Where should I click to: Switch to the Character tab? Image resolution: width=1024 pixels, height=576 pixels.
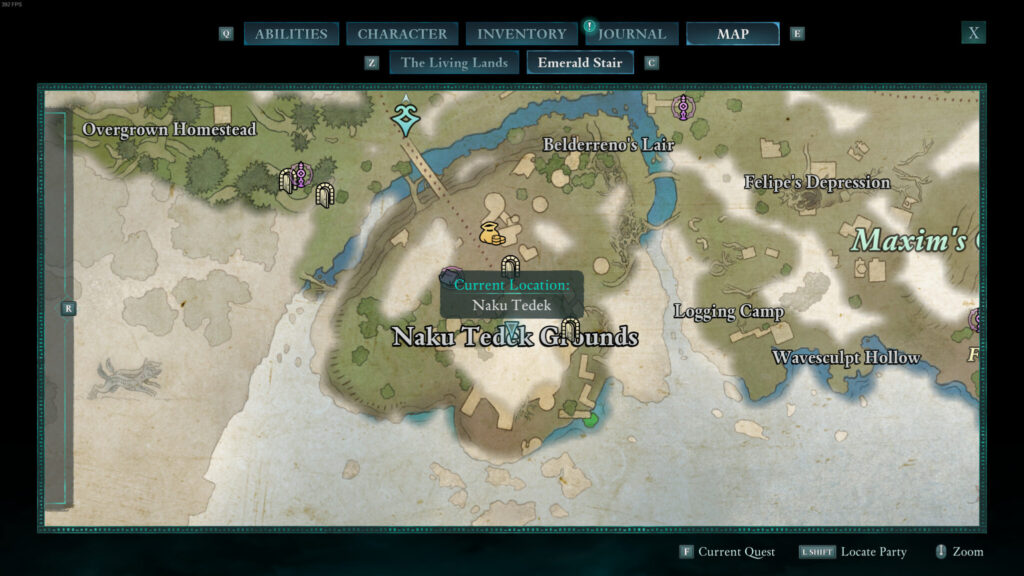click(402, 34)
